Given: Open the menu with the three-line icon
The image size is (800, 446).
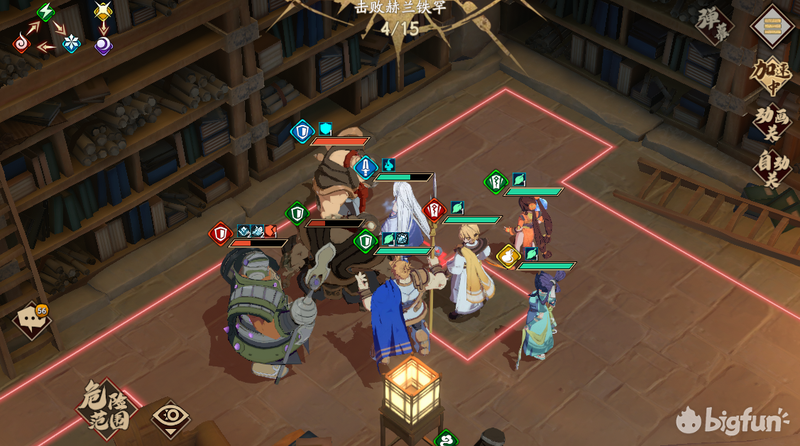Looking at the screenshot, I should (x=771, y=23).
